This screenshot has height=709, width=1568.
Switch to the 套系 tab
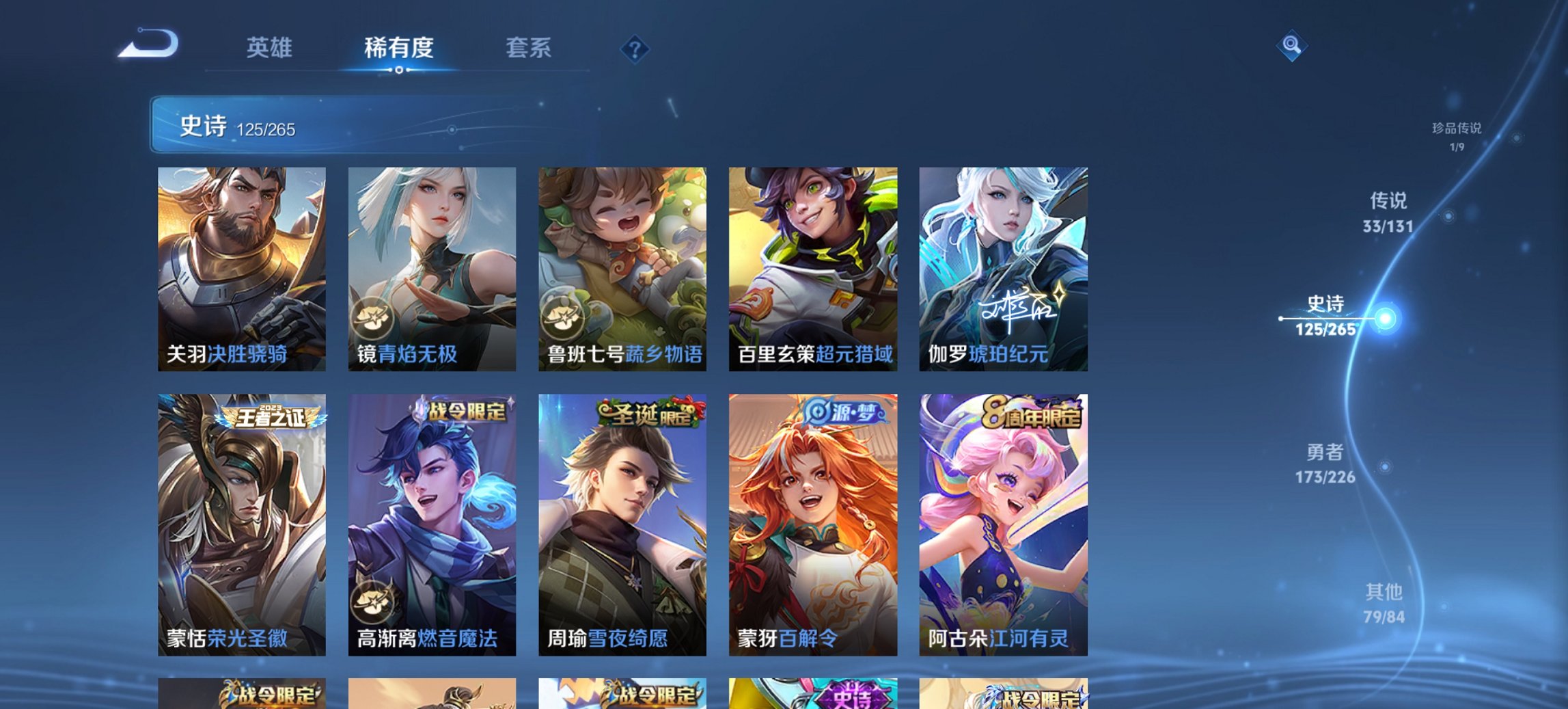[x=529, y=48]
